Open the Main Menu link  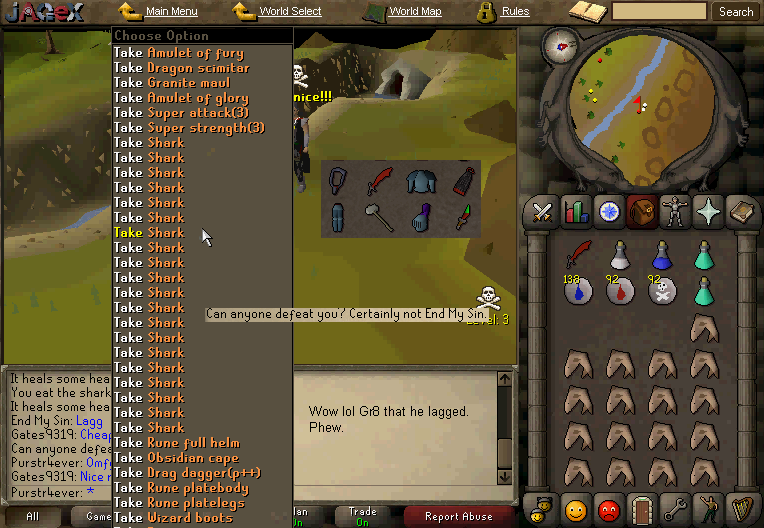(171, 12)
